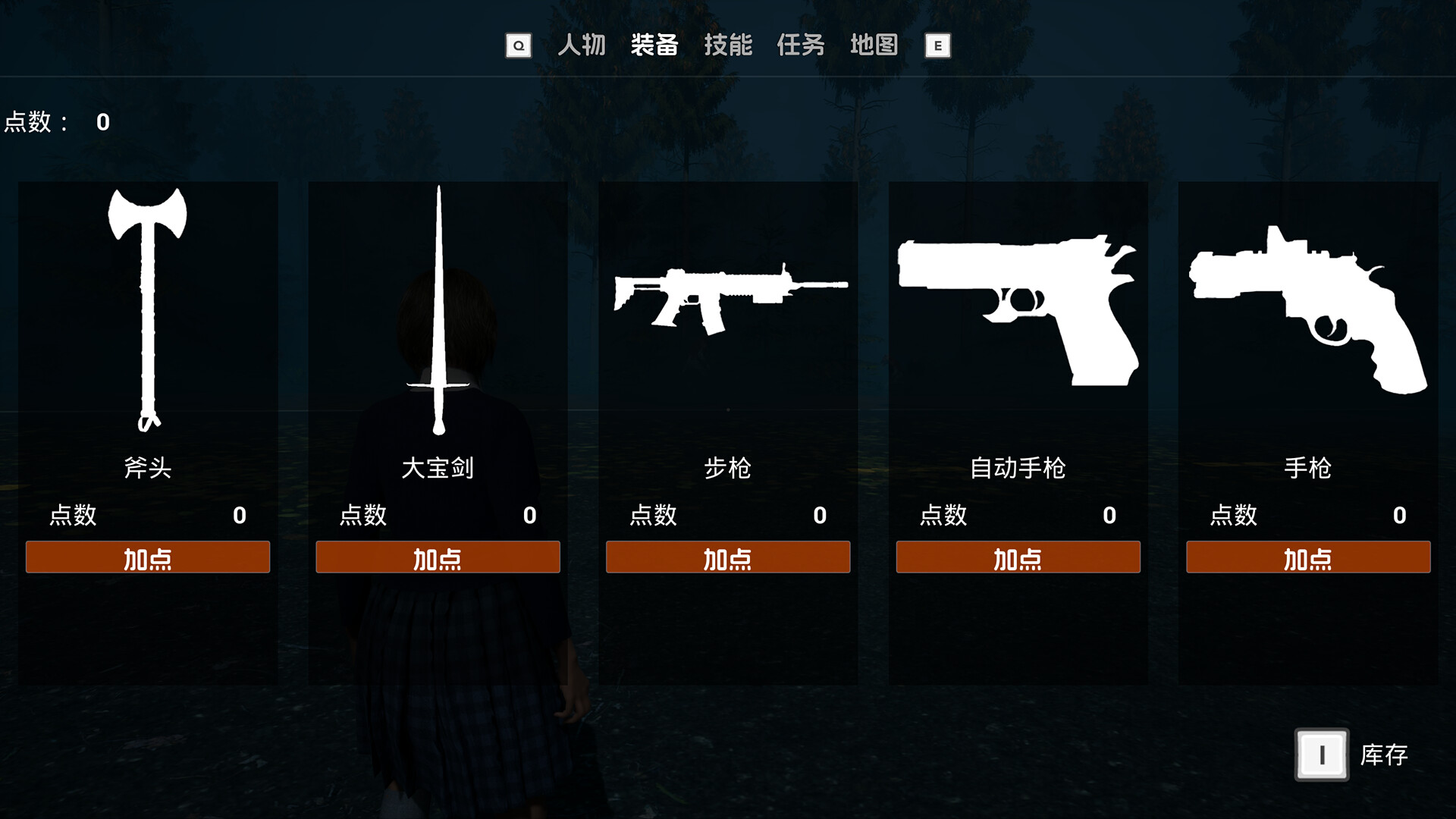Add a point to 手枪
The width and height of the screenshot is (1456, 819).
tap(1308, 557)
